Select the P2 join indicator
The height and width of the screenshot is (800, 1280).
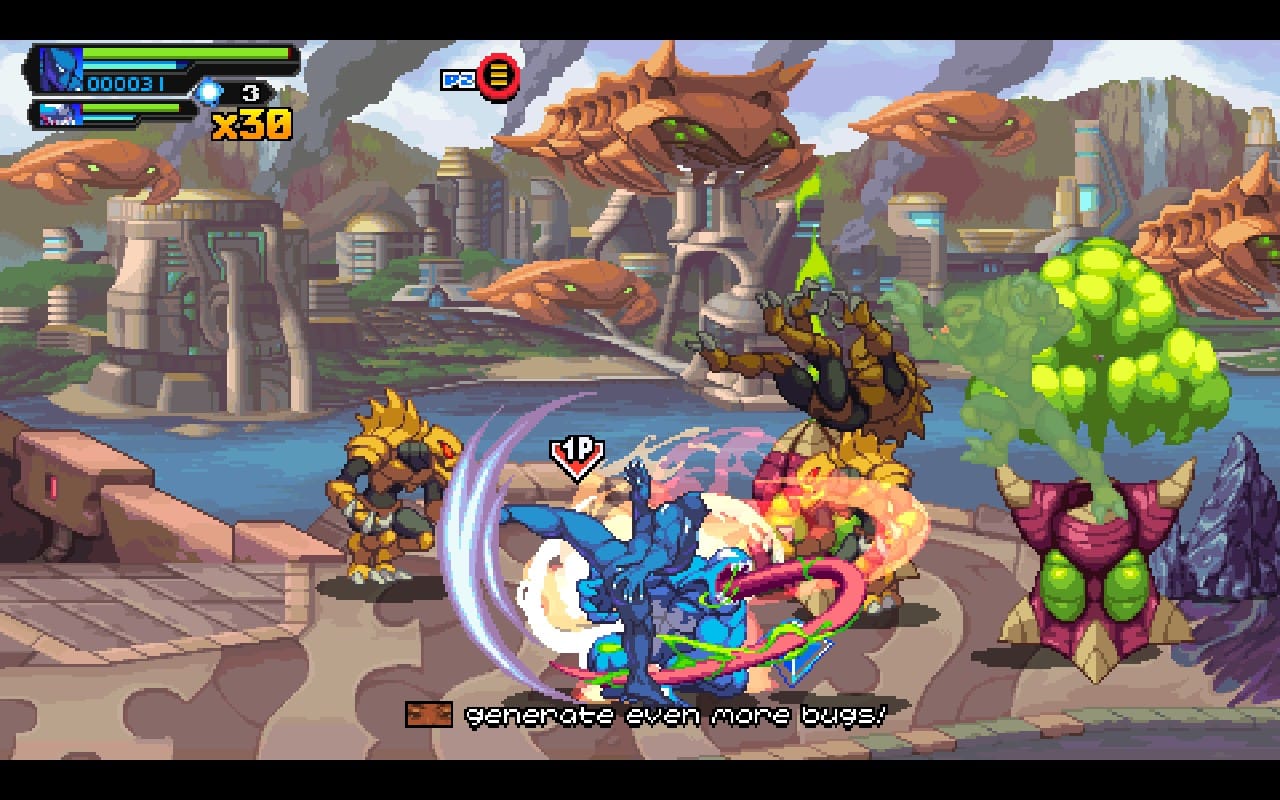coord(481,77)
